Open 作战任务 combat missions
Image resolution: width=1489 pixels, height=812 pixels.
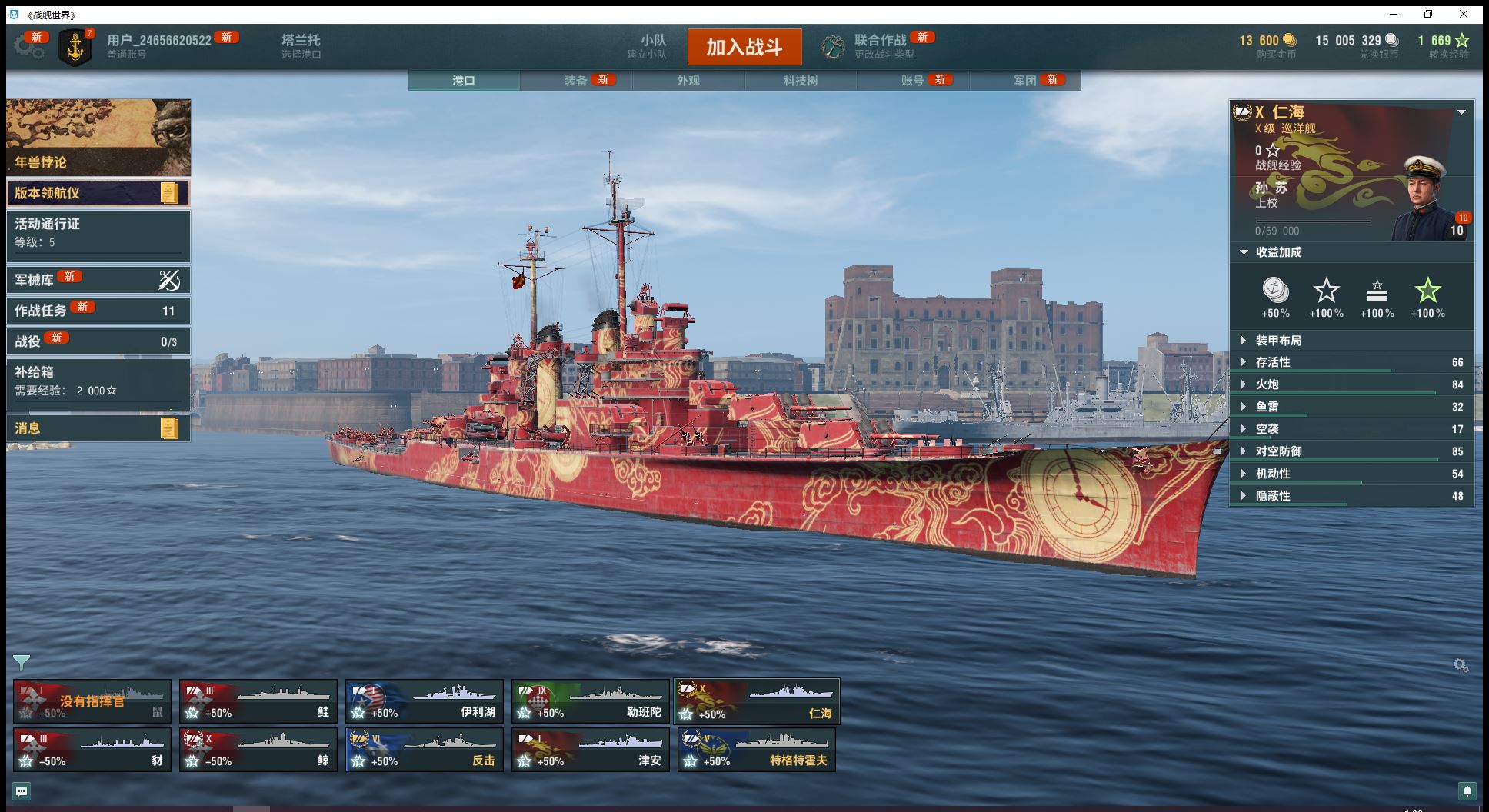[x=98, y=311]
